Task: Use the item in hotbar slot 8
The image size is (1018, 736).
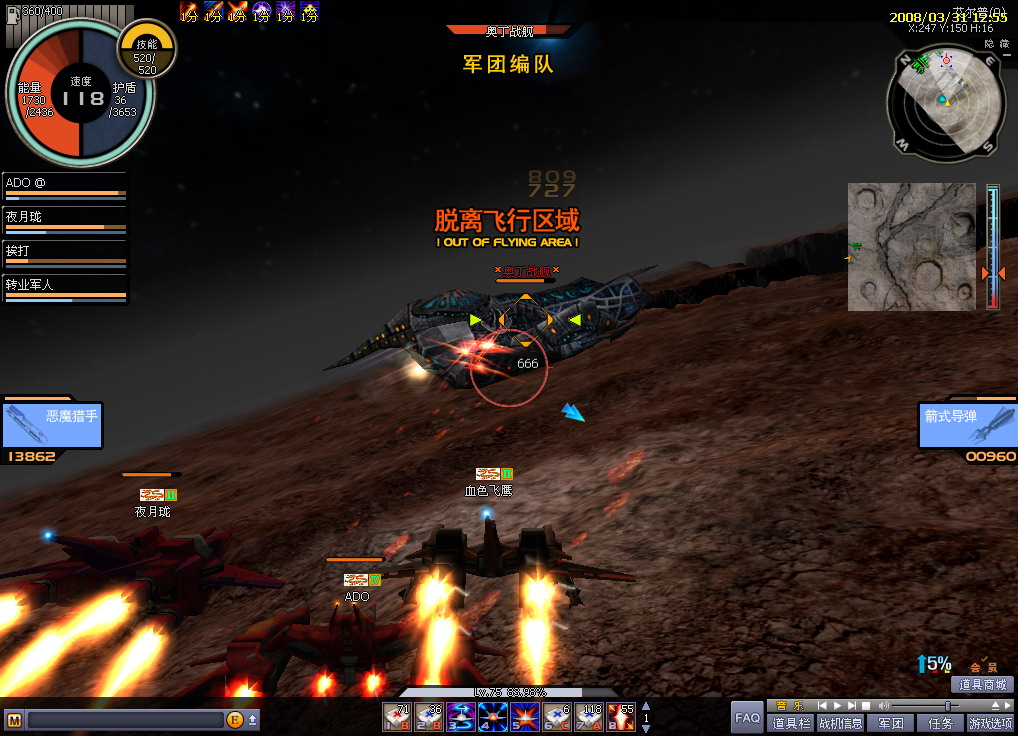Action: 621,717
